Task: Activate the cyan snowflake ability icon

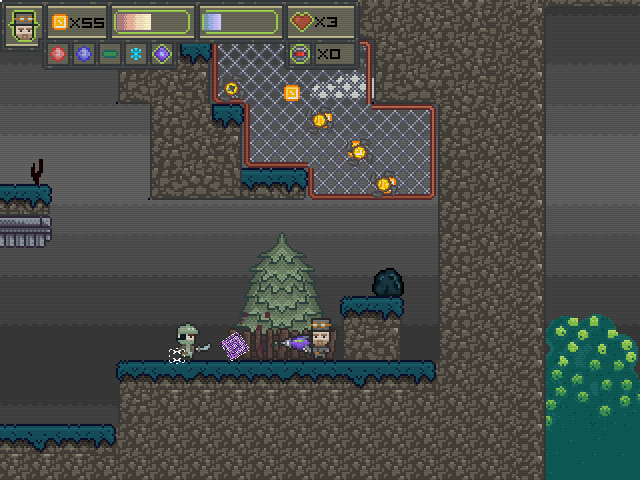Action: (x=136, y=54)
